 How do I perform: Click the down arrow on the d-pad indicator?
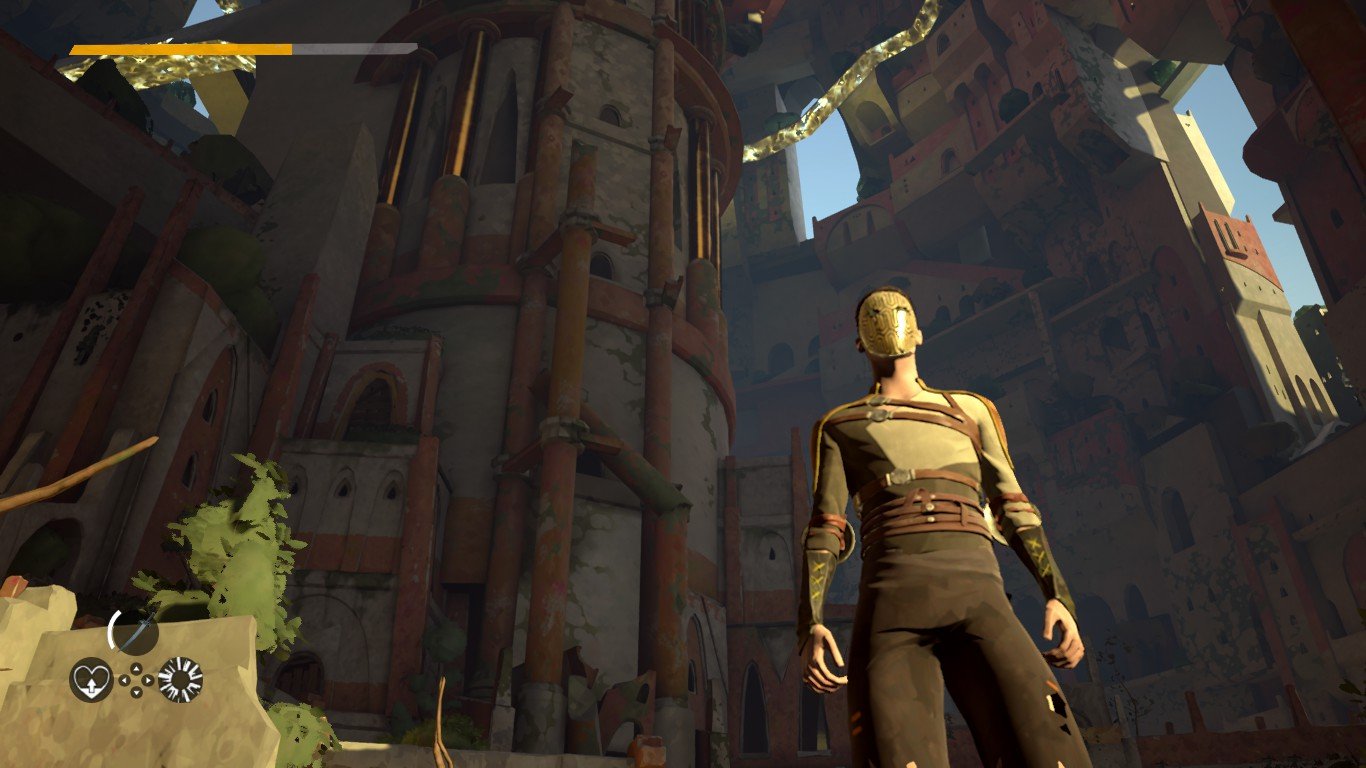point(136,692)
